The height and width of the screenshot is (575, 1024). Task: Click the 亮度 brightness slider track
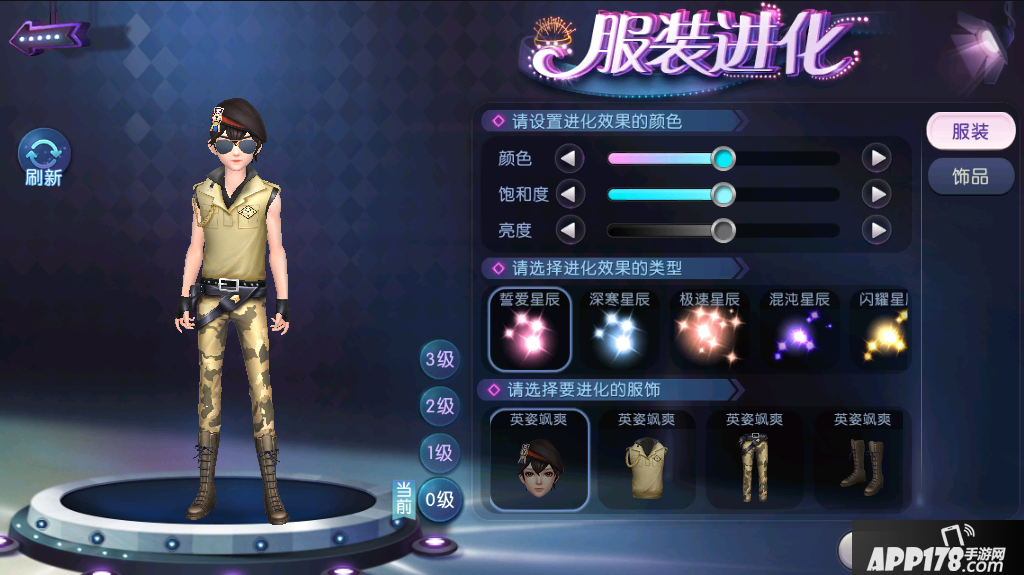pyautogui.click(x=723, y=231)
